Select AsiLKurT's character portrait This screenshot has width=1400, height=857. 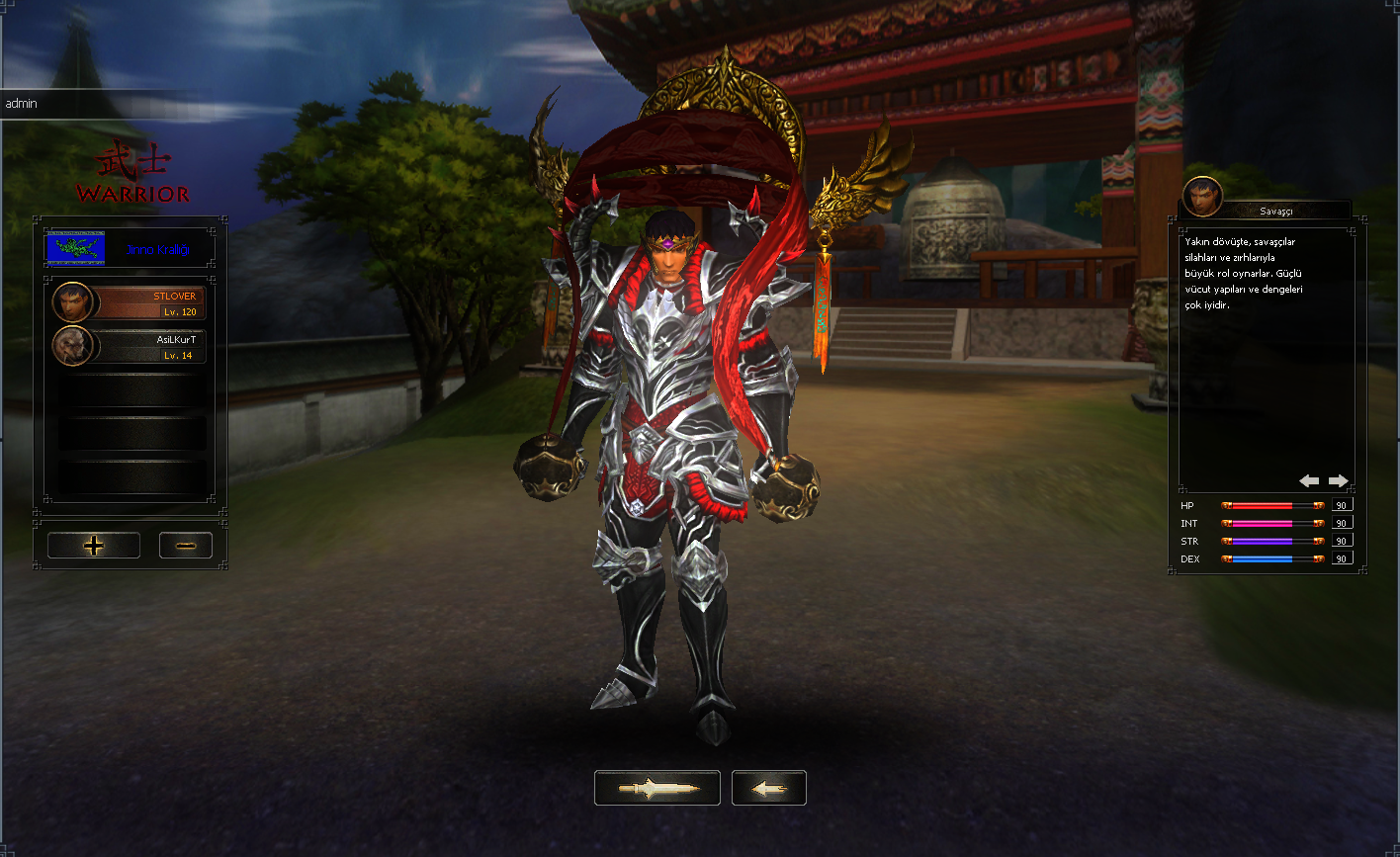pyautogui.click(x=72, y=347)
